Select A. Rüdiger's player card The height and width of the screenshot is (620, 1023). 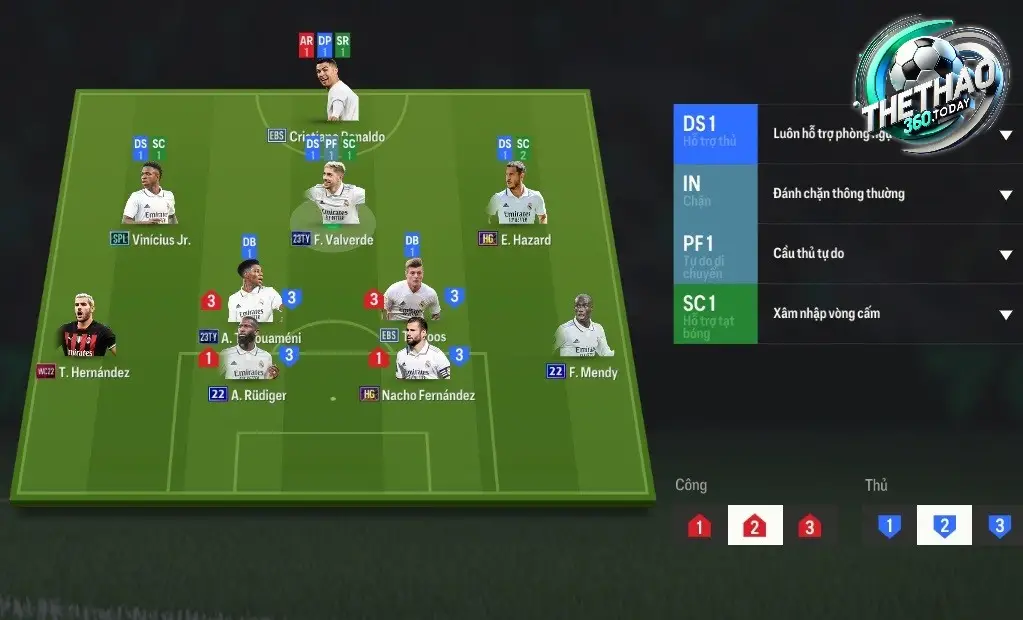[x=247, y=355]
